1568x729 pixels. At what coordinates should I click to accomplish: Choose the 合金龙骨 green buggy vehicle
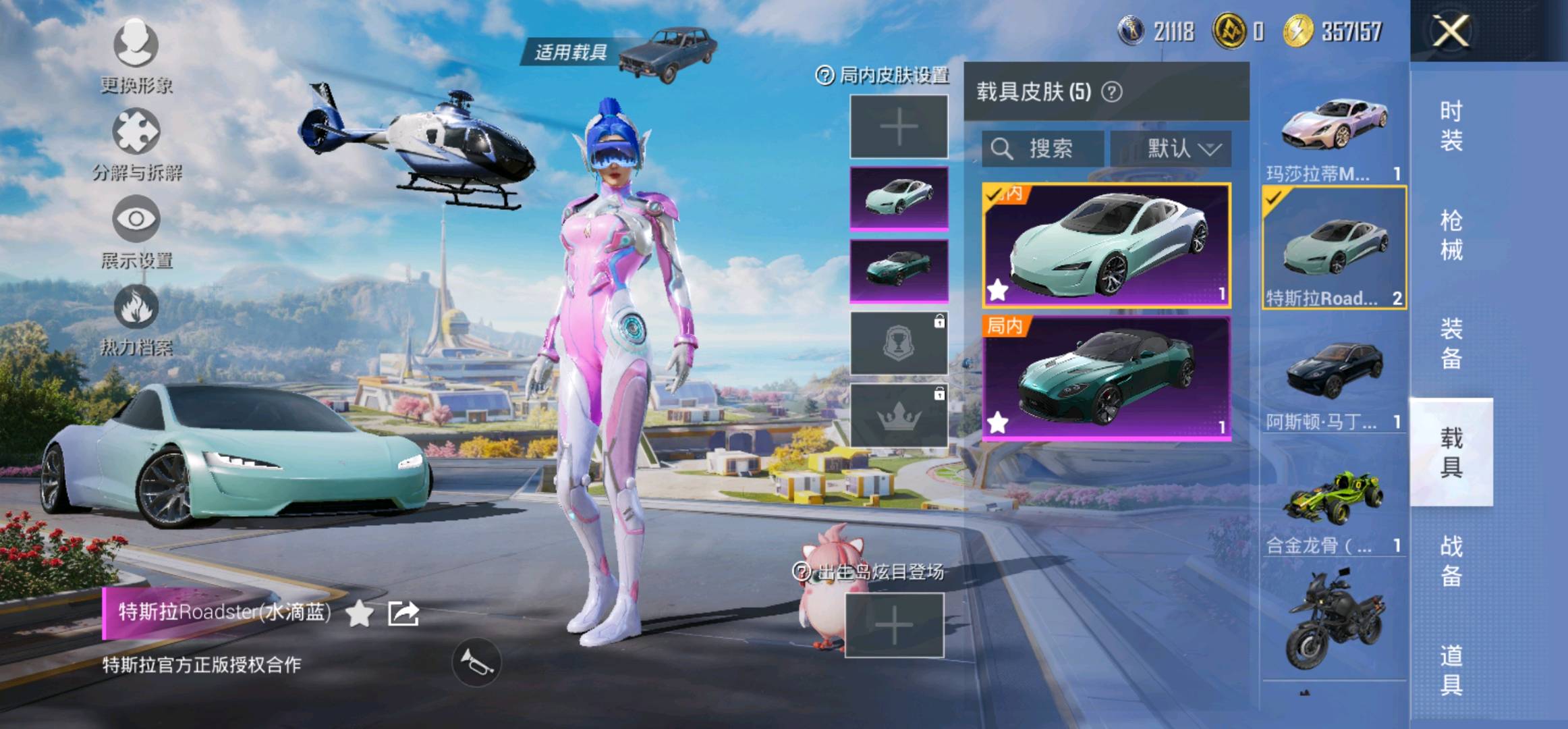[1334, 506]
